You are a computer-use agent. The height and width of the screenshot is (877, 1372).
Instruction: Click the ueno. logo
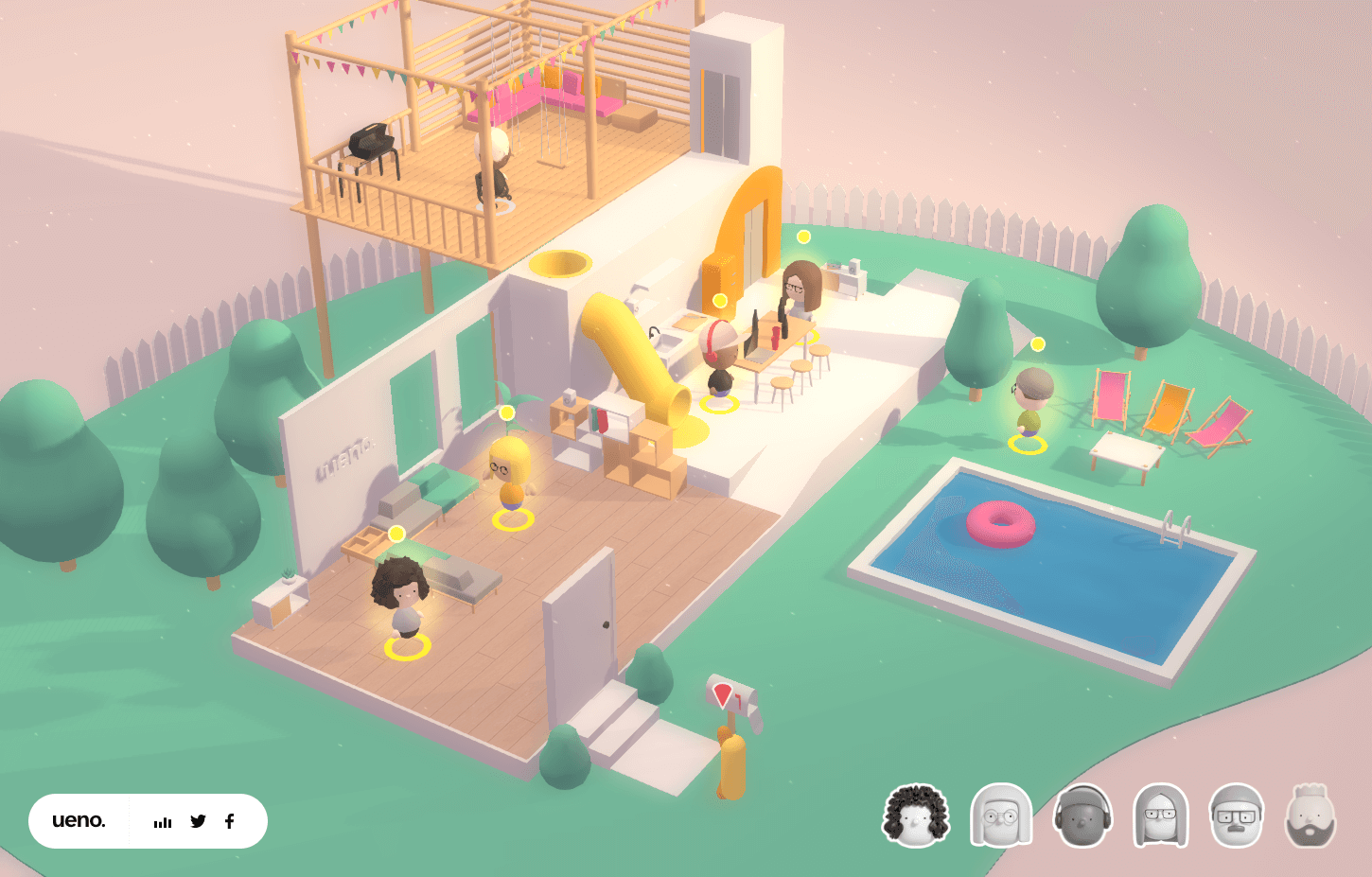pos(79,820)
